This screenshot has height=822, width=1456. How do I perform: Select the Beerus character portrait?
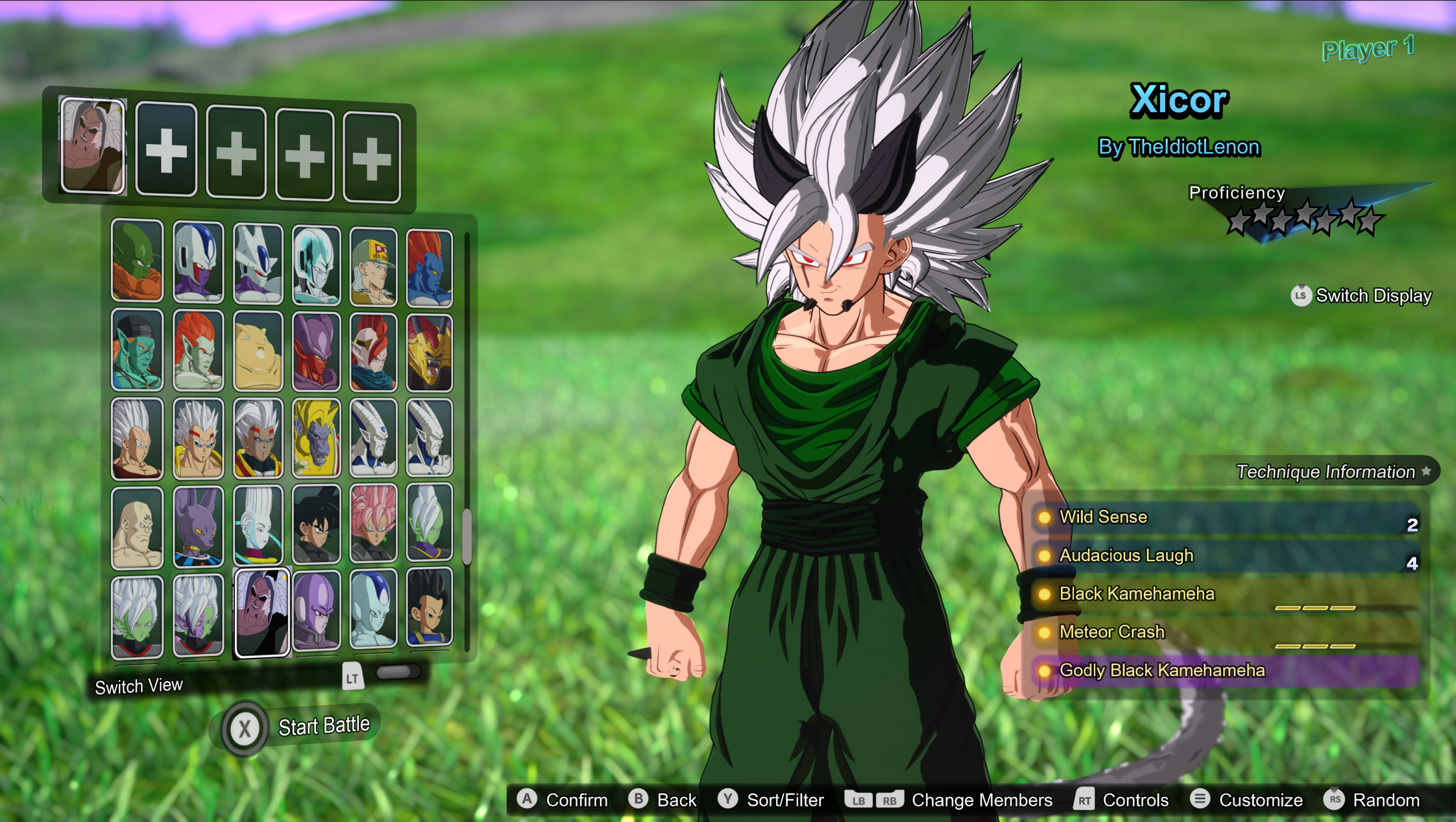[198, 526]
